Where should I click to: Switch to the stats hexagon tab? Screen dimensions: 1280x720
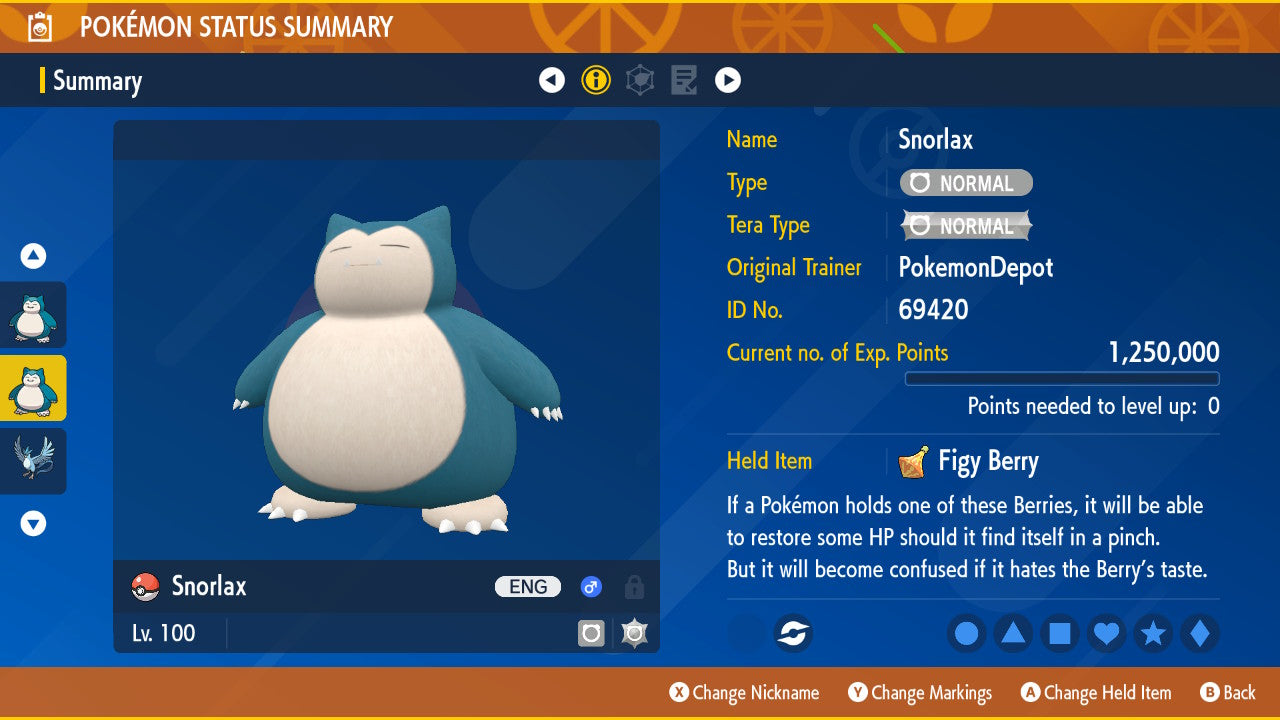[640, 80]
